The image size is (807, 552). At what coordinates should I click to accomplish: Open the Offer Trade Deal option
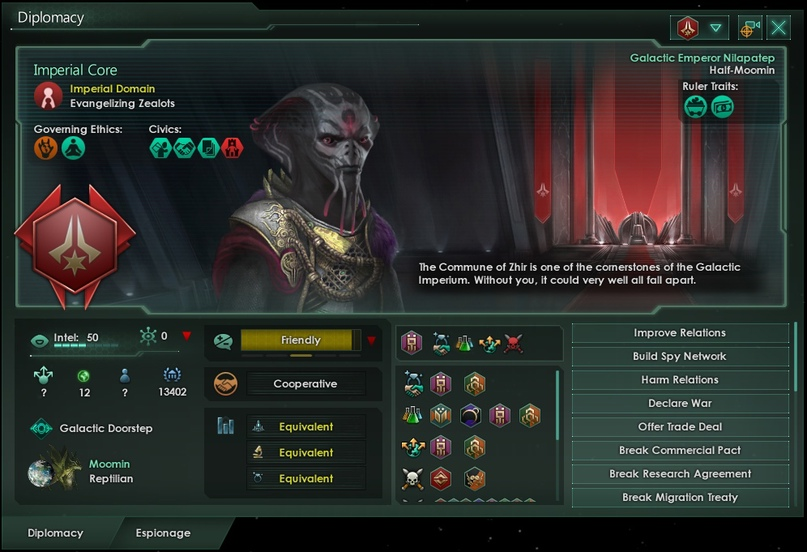680,427
